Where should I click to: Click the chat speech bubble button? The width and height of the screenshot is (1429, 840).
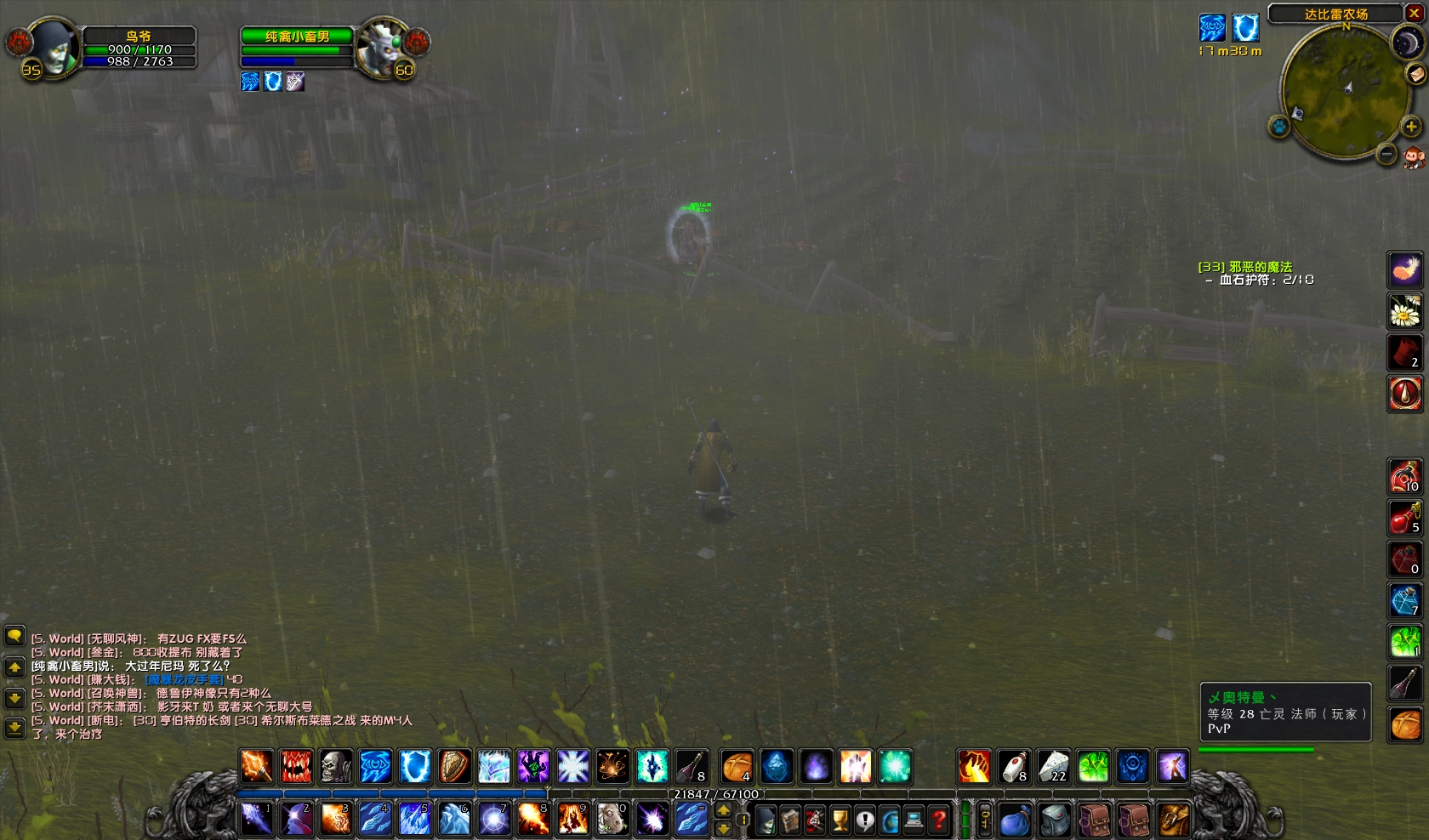point(14,636)
